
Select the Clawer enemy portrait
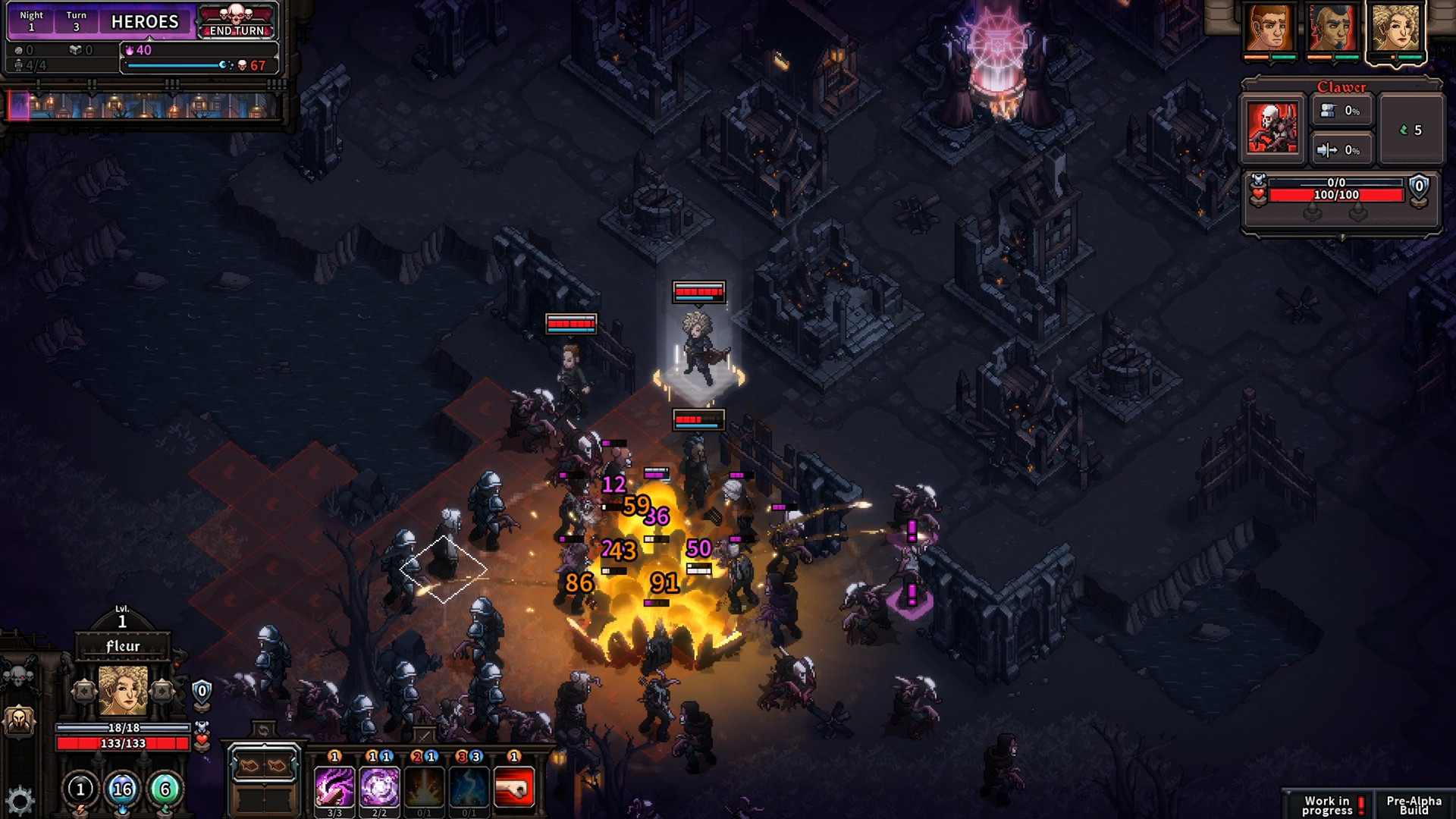pyautogui.click(x=1272, y=126)
